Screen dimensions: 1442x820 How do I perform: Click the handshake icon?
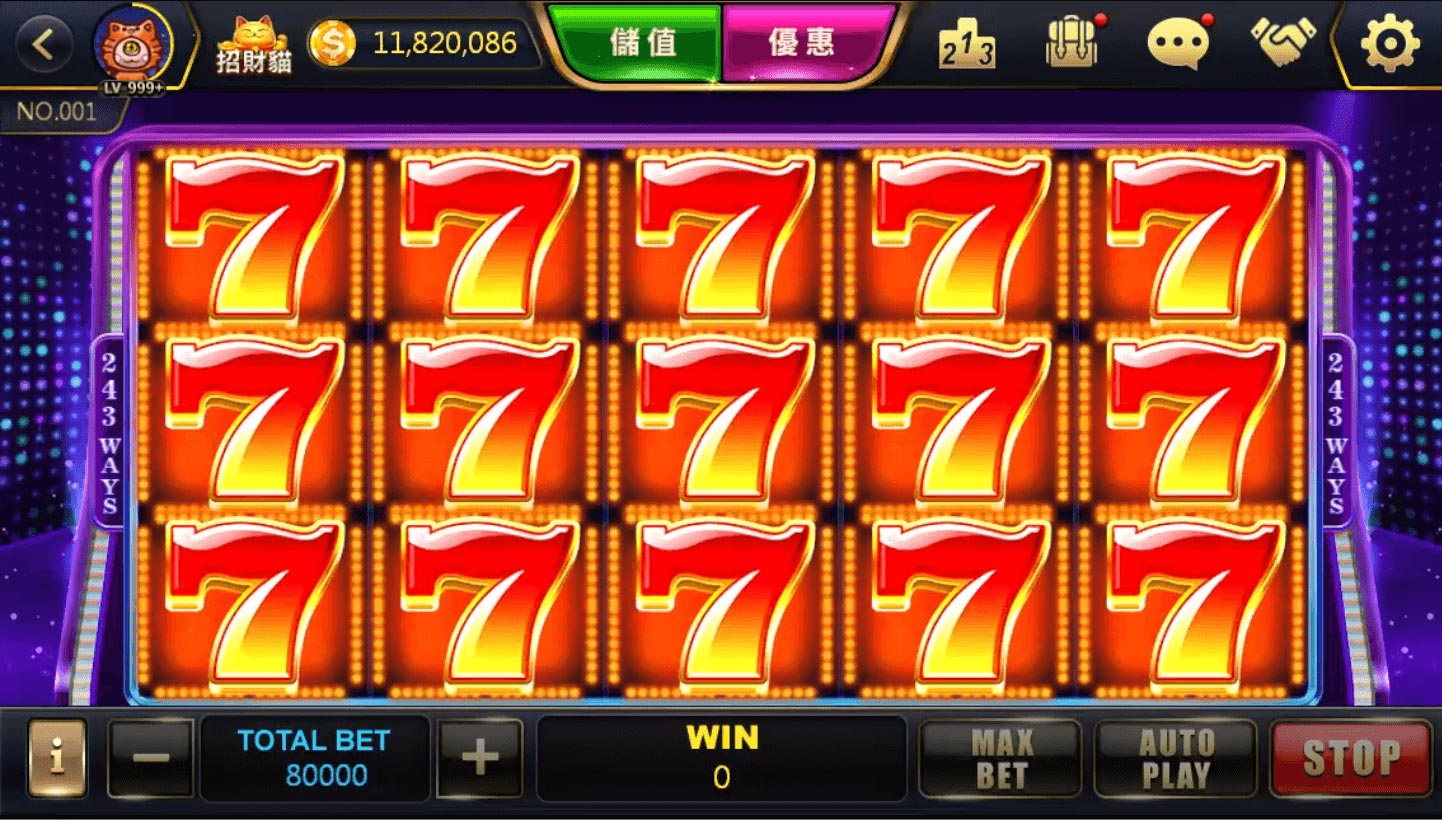1283,43
